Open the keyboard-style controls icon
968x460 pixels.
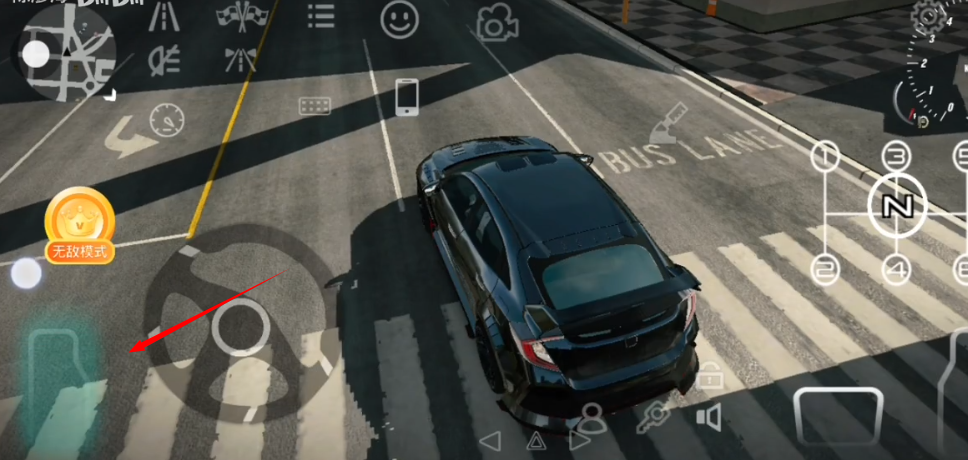[x=314, y=105]
